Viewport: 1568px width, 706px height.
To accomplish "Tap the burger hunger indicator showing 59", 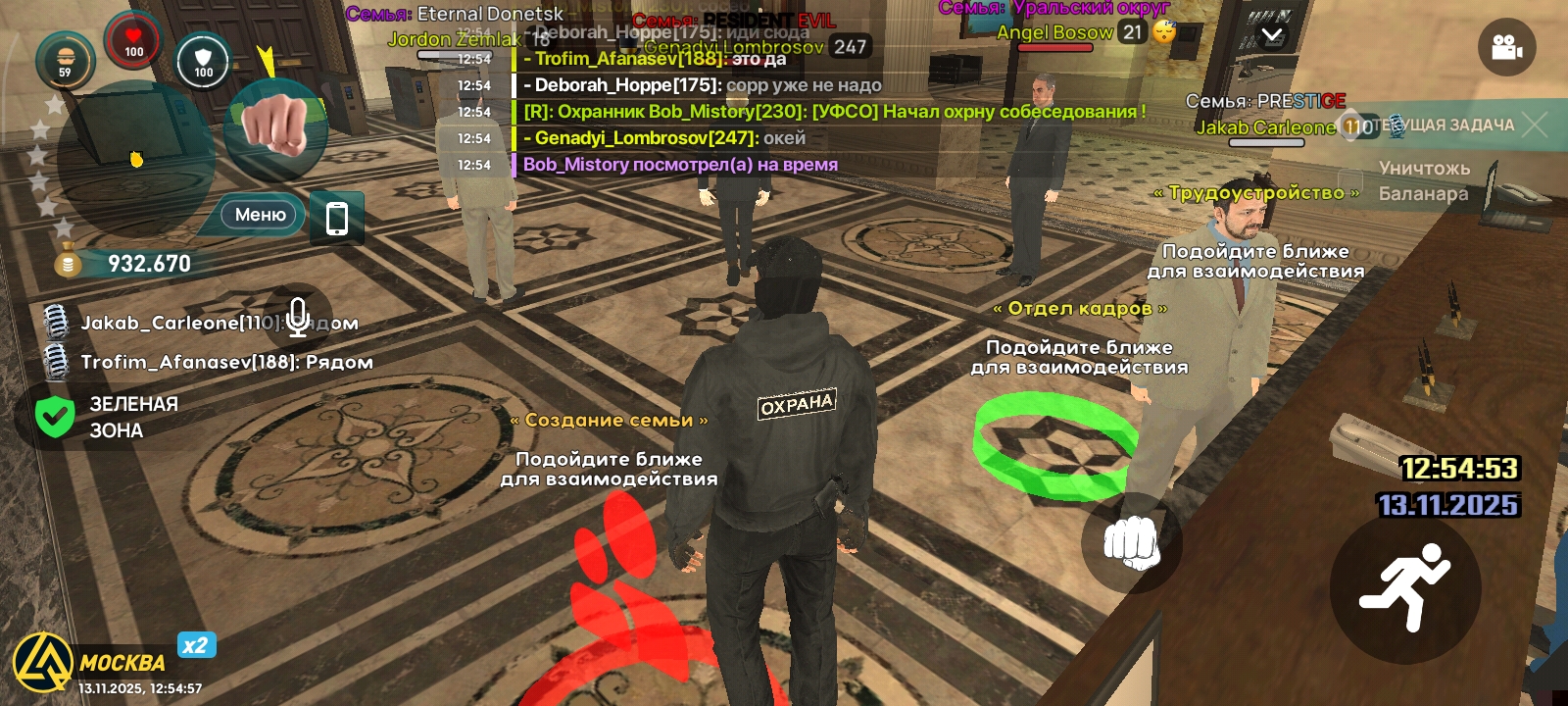I will click(x=65, y=61).
